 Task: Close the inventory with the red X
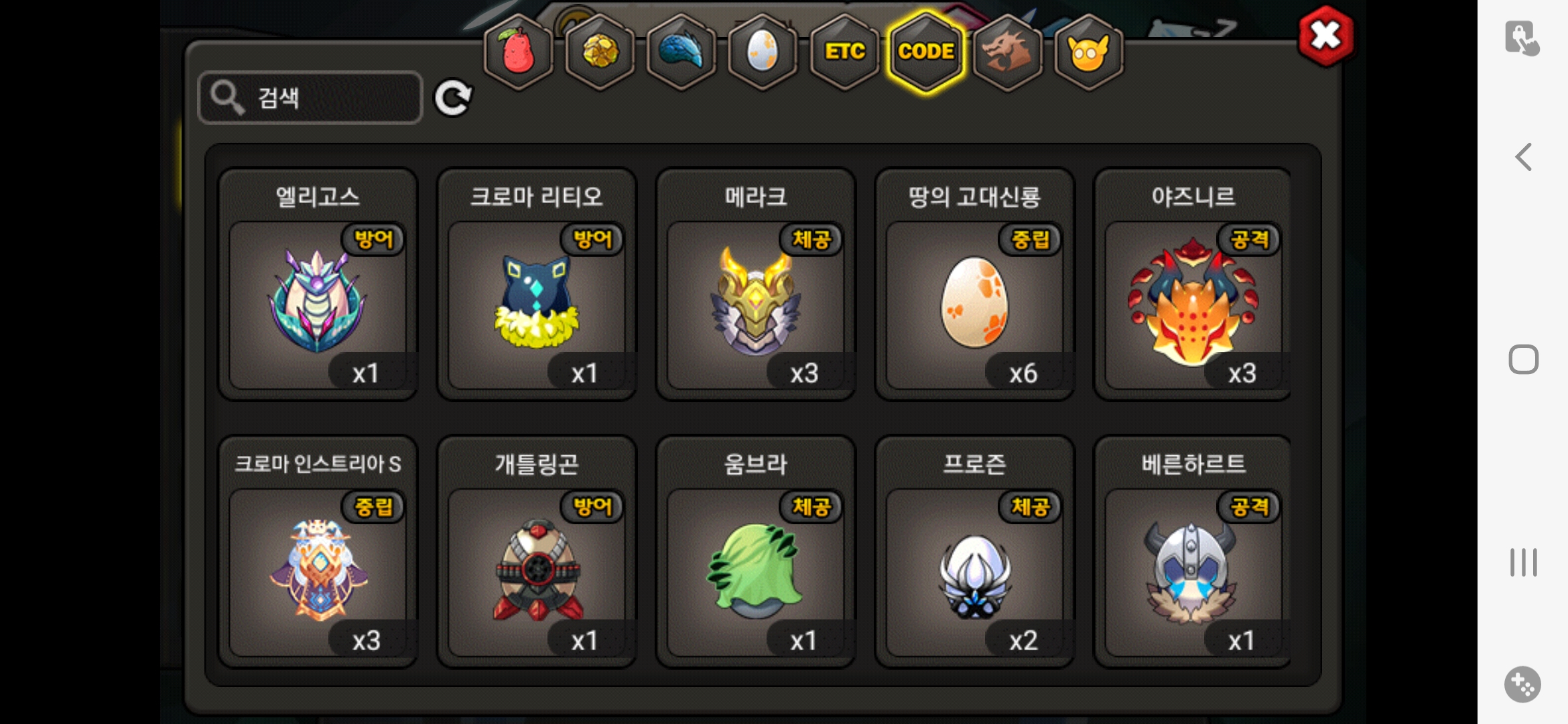click(1325, 36)
